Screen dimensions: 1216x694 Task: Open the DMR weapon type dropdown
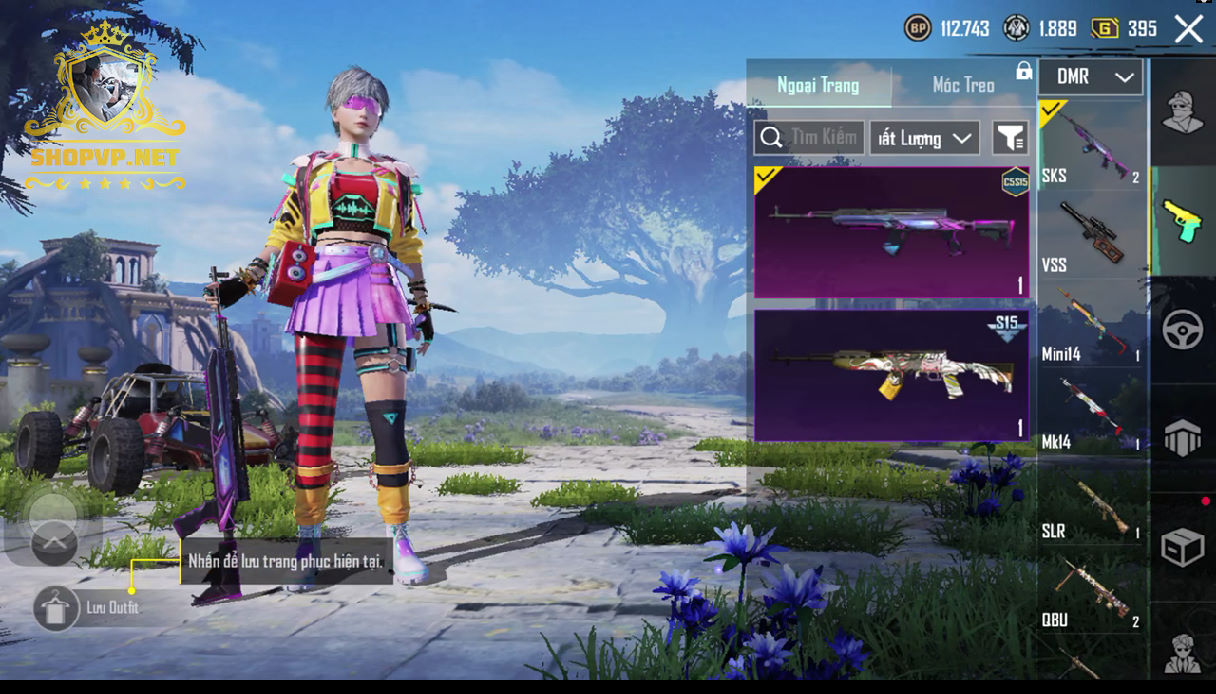[1090, 77]
